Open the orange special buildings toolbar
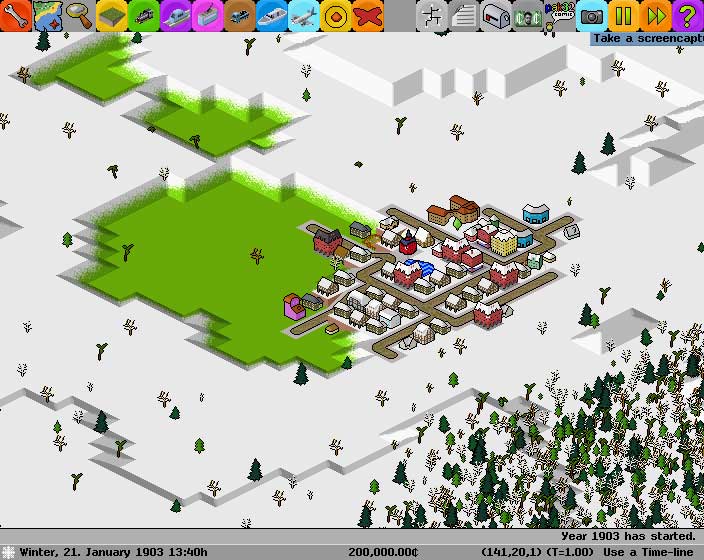Image resolution: width=704 pixels, height=560 pixels. (x=336, y=15)
